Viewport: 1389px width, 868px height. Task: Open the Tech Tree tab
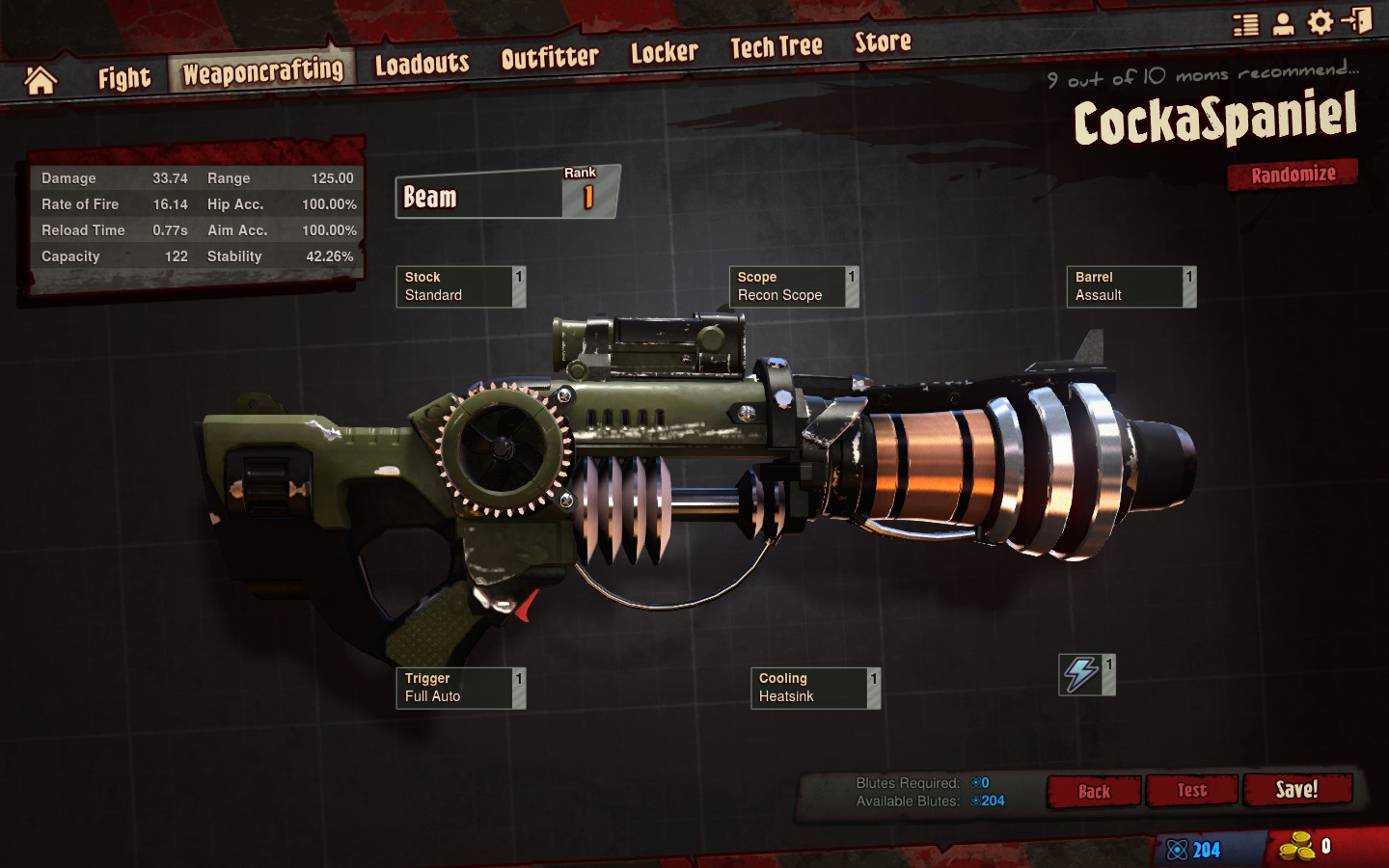point(776,46)
